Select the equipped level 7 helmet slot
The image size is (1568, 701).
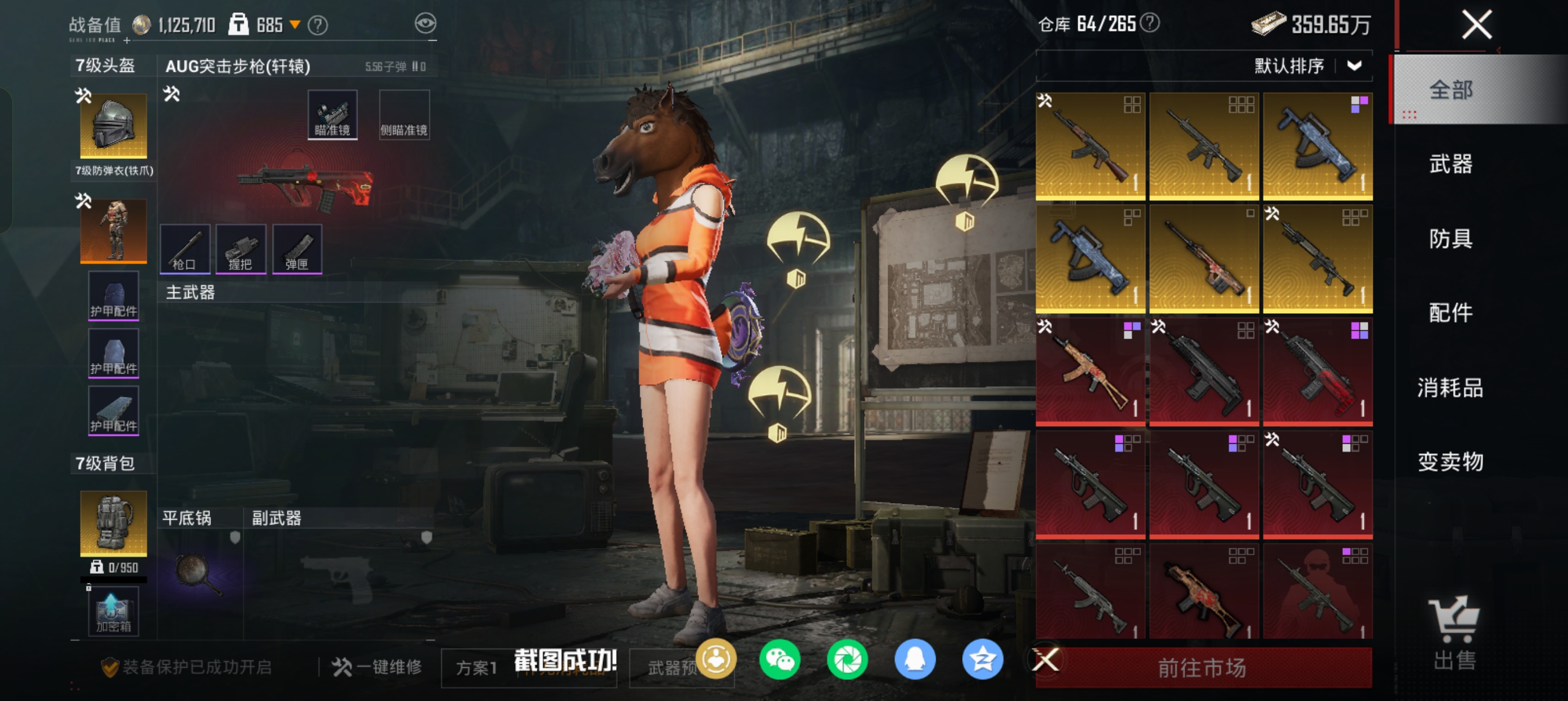pyautogui.click(x=113, y=126)
